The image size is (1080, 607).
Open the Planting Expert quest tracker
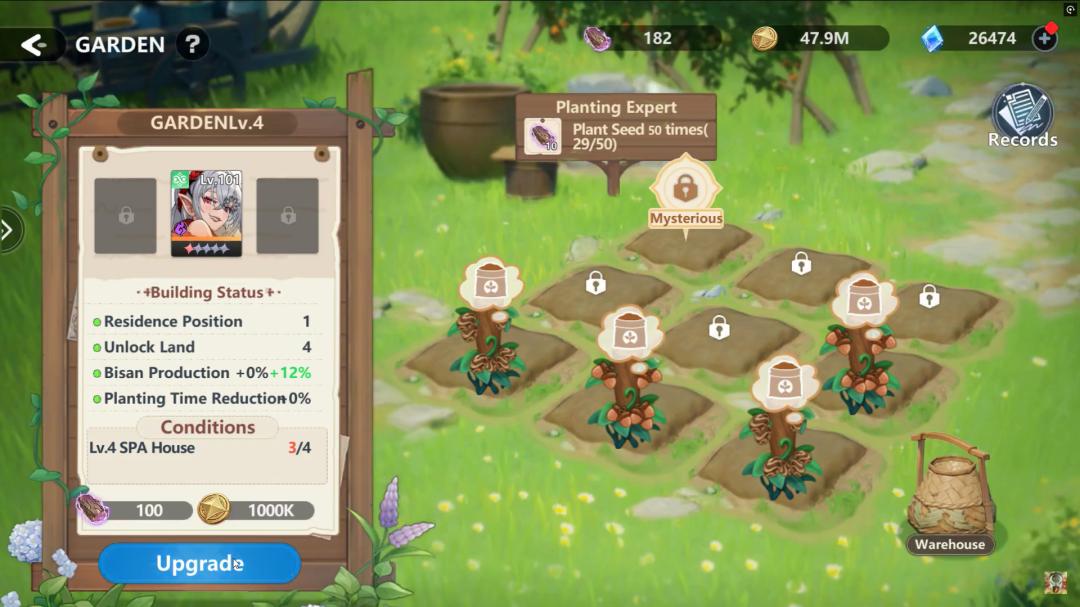(616, 127)
